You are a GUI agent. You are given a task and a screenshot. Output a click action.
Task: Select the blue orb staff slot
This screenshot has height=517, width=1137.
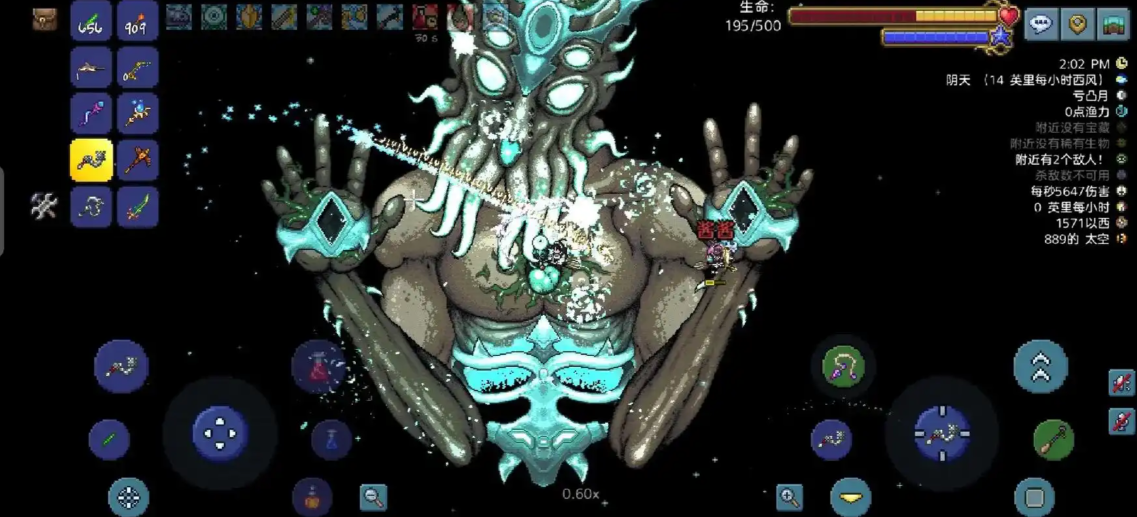tap(138, 114)
